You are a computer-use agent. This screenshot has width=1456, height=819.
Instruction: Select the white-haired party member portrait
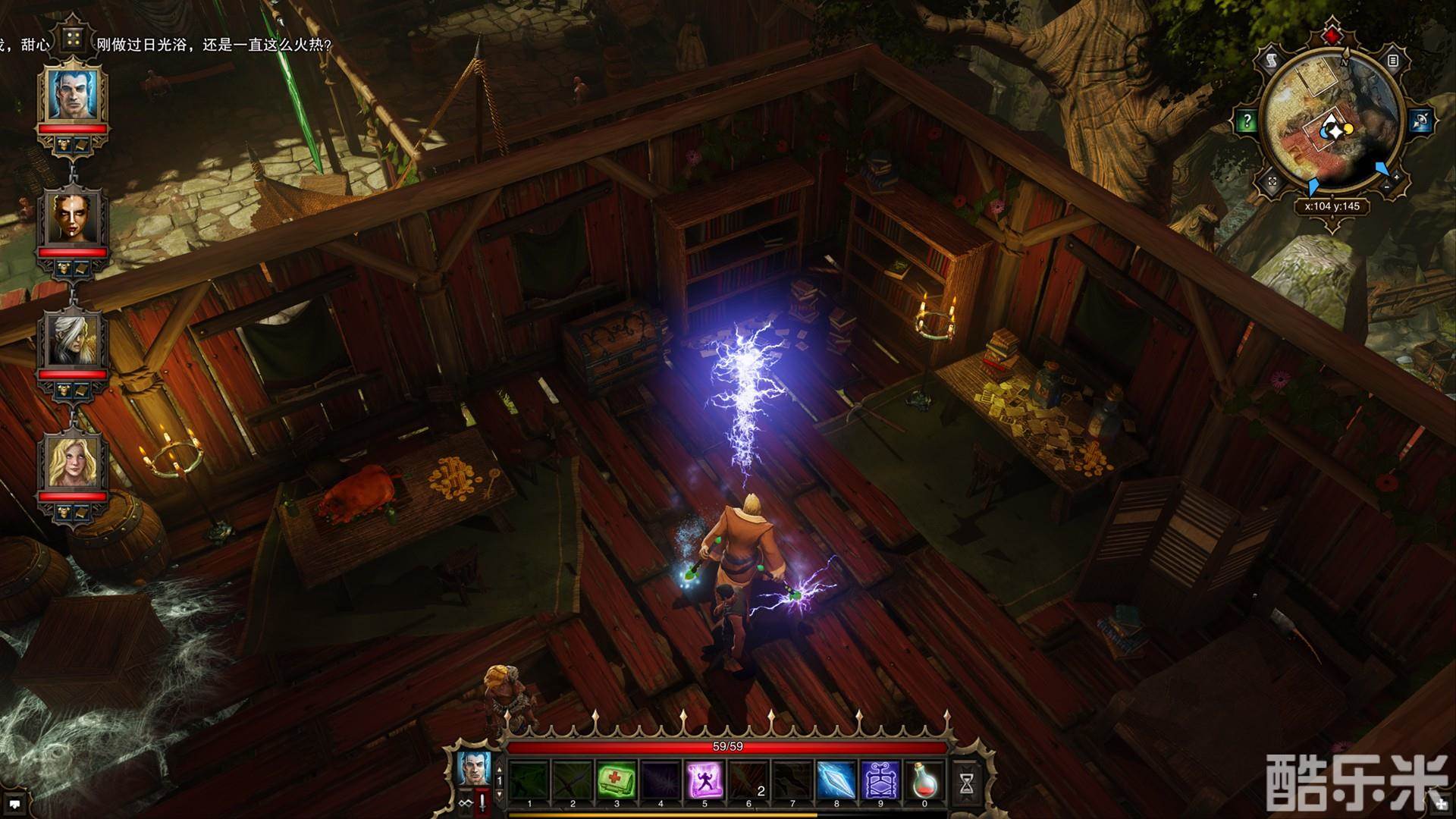coord(74,339)
